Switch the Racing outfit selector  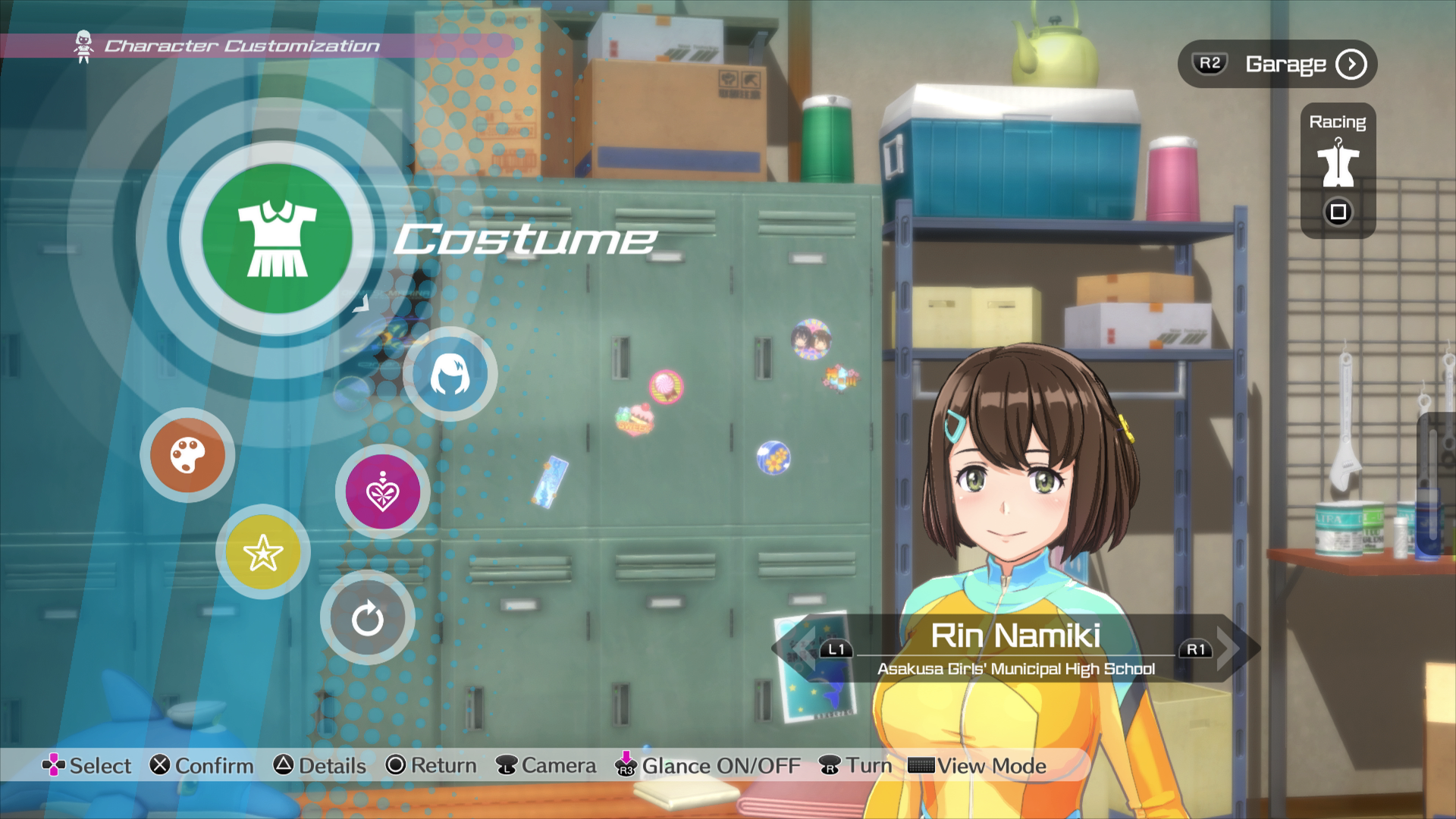coord(1338,170)
